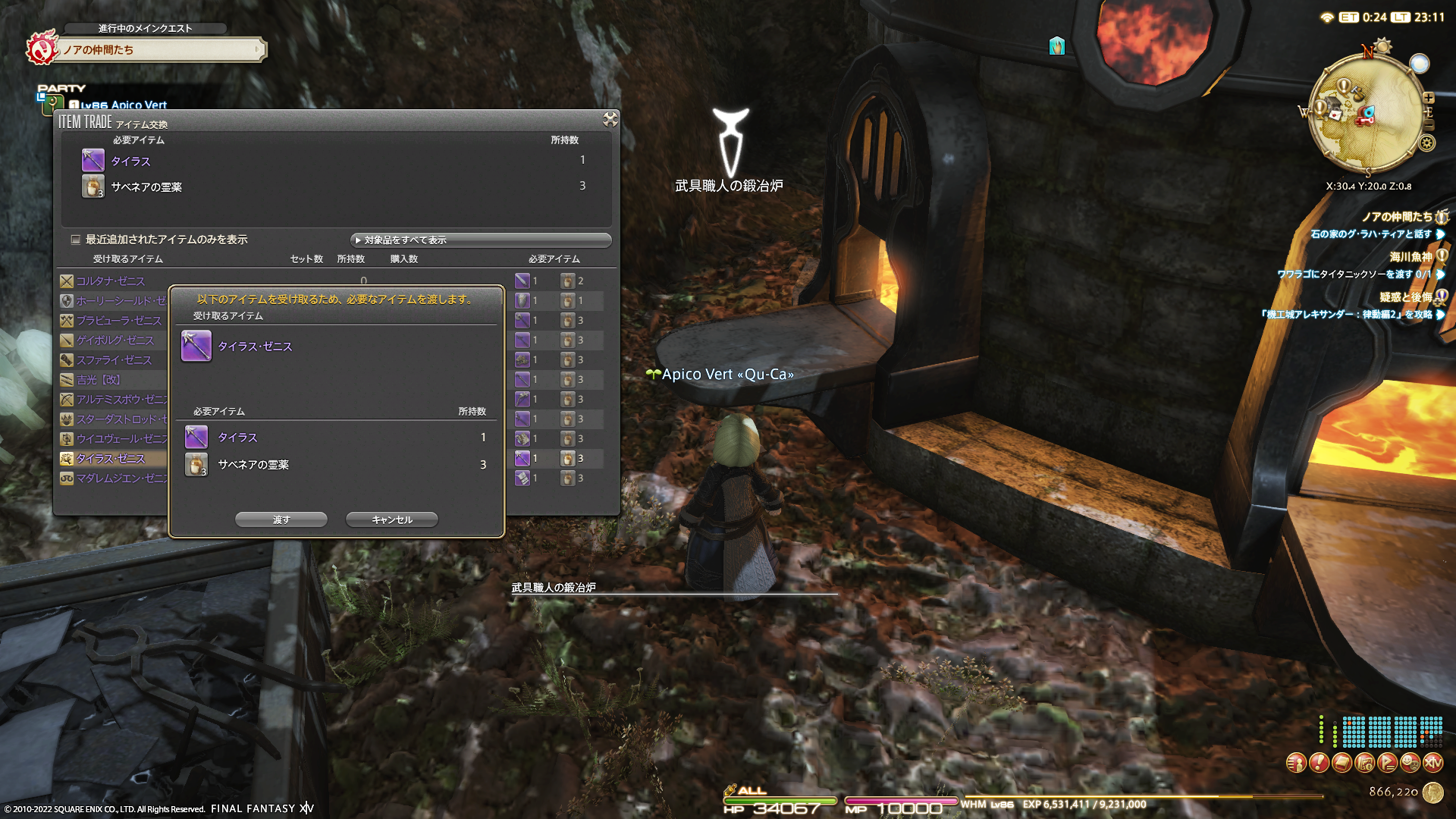Confirm the trade with the 渡す button
The width and height of the screenshot is (1456, 819).
pos(281,519)
